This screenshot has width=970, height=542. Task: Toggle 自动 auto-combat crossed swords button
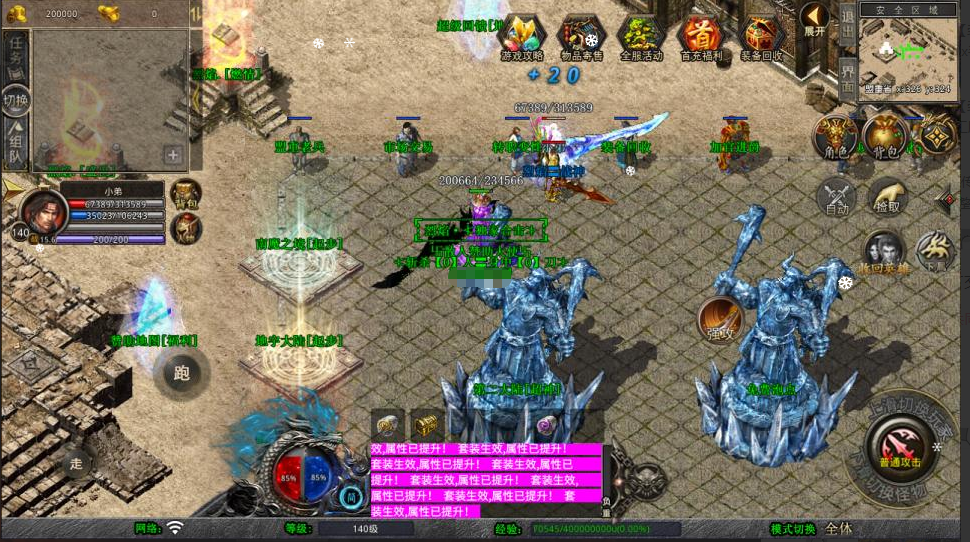(x=836, y=198)
